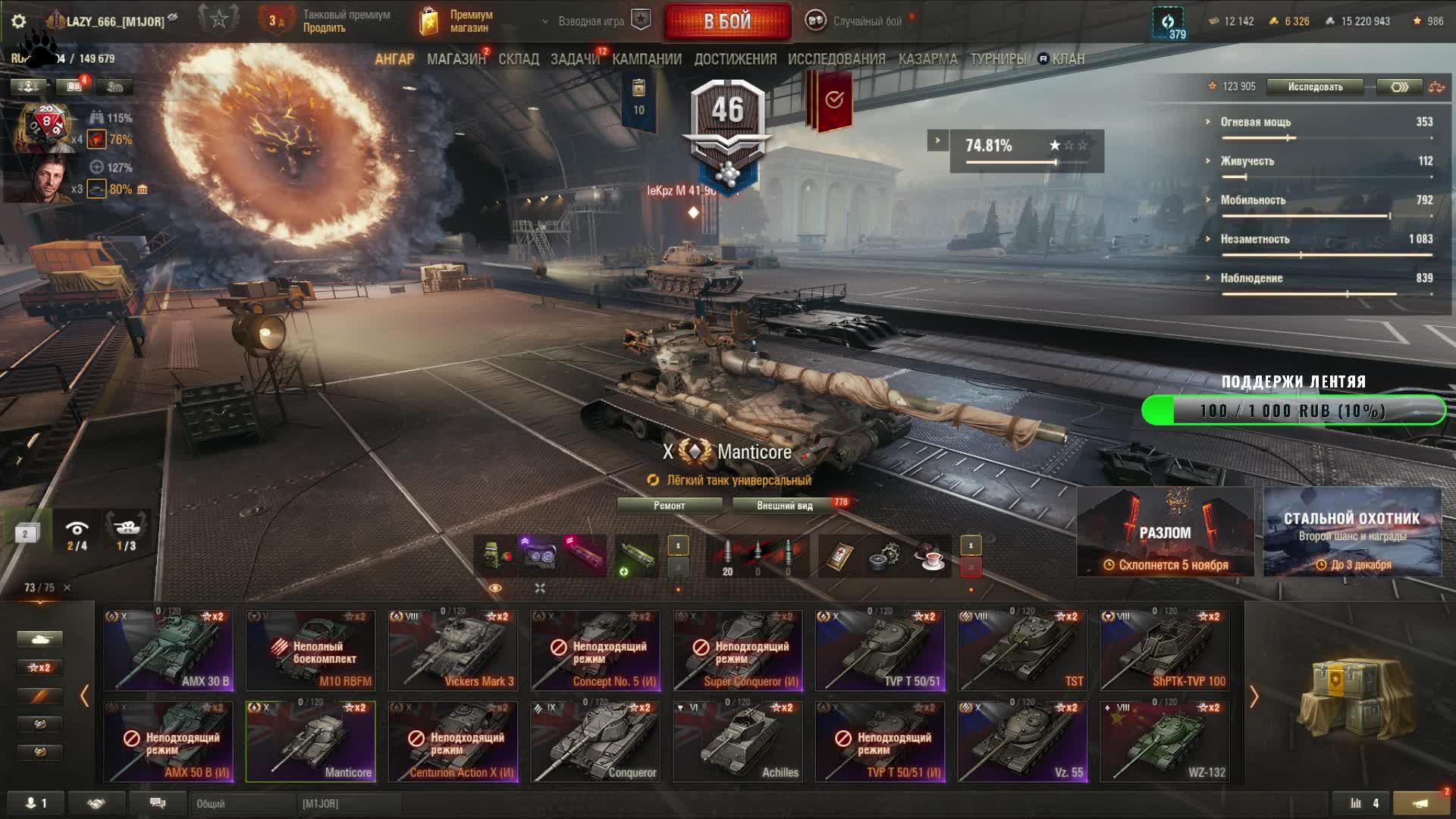Select the WZ-132 tank card

point(1165,742)
